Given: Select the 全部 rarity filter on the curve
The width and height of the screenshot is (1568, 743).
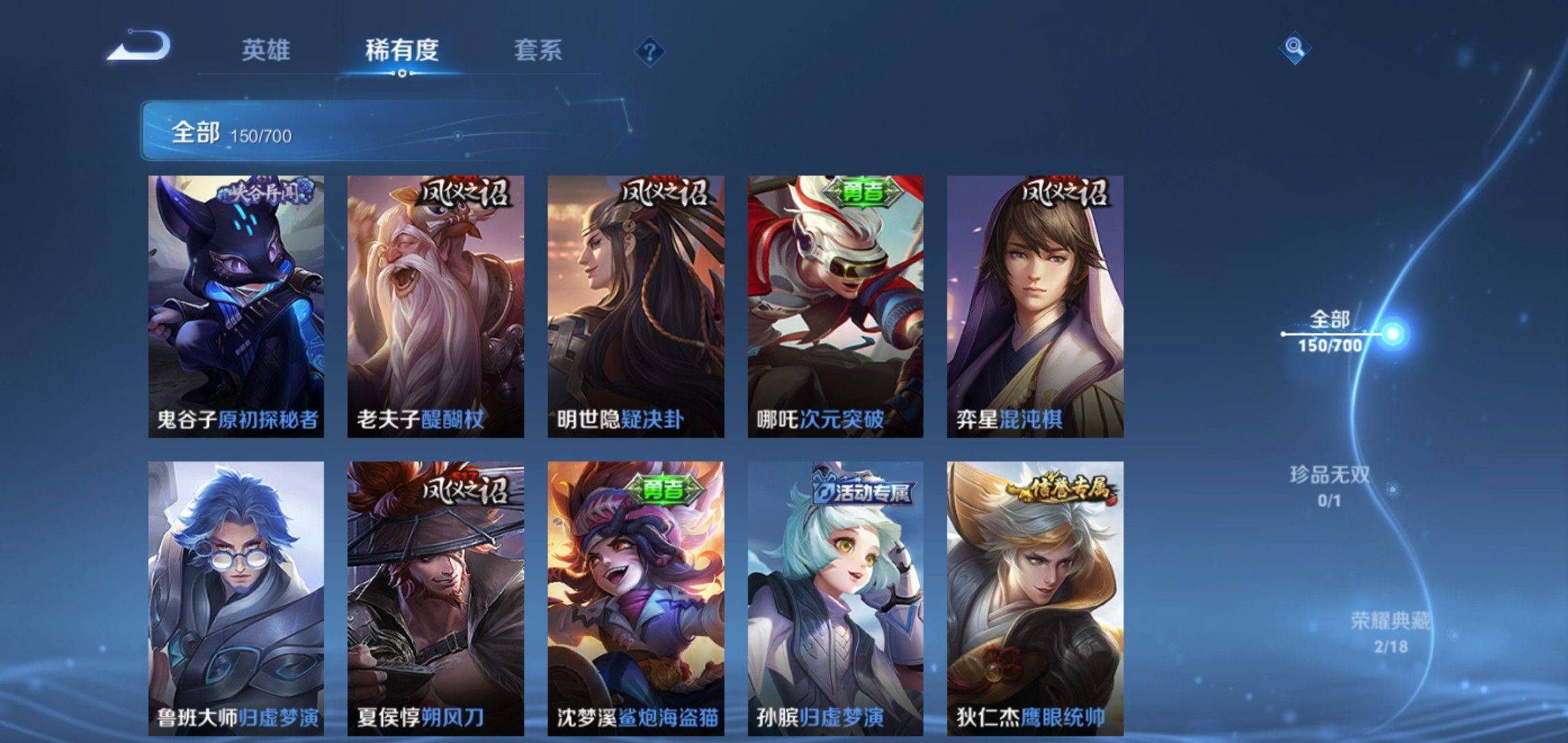Looking at the screenshot, I should tap(1330, 332).
